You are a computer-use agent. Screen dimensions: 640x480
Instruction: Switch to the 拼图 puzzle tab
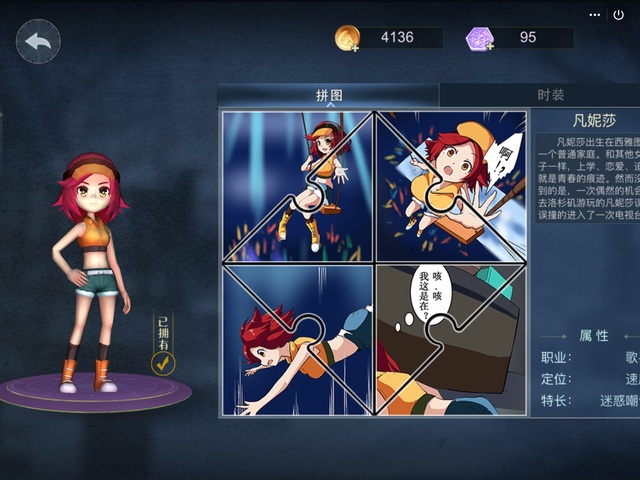click(329, 95)
